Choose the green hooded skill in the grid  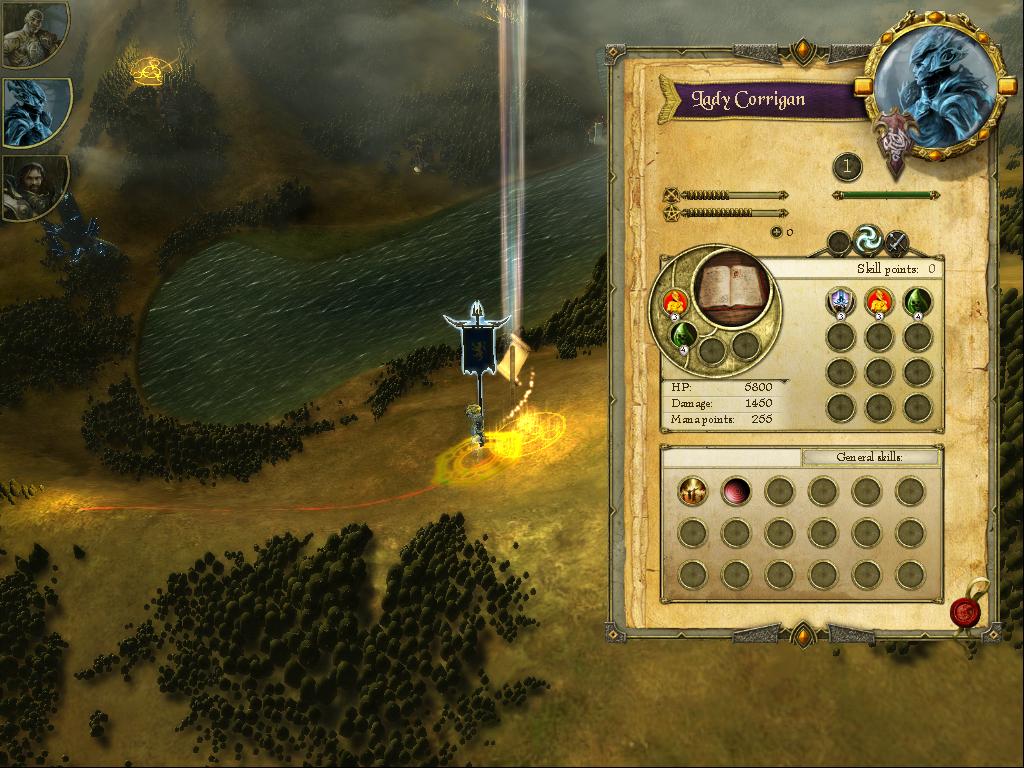tap(917, 300)
